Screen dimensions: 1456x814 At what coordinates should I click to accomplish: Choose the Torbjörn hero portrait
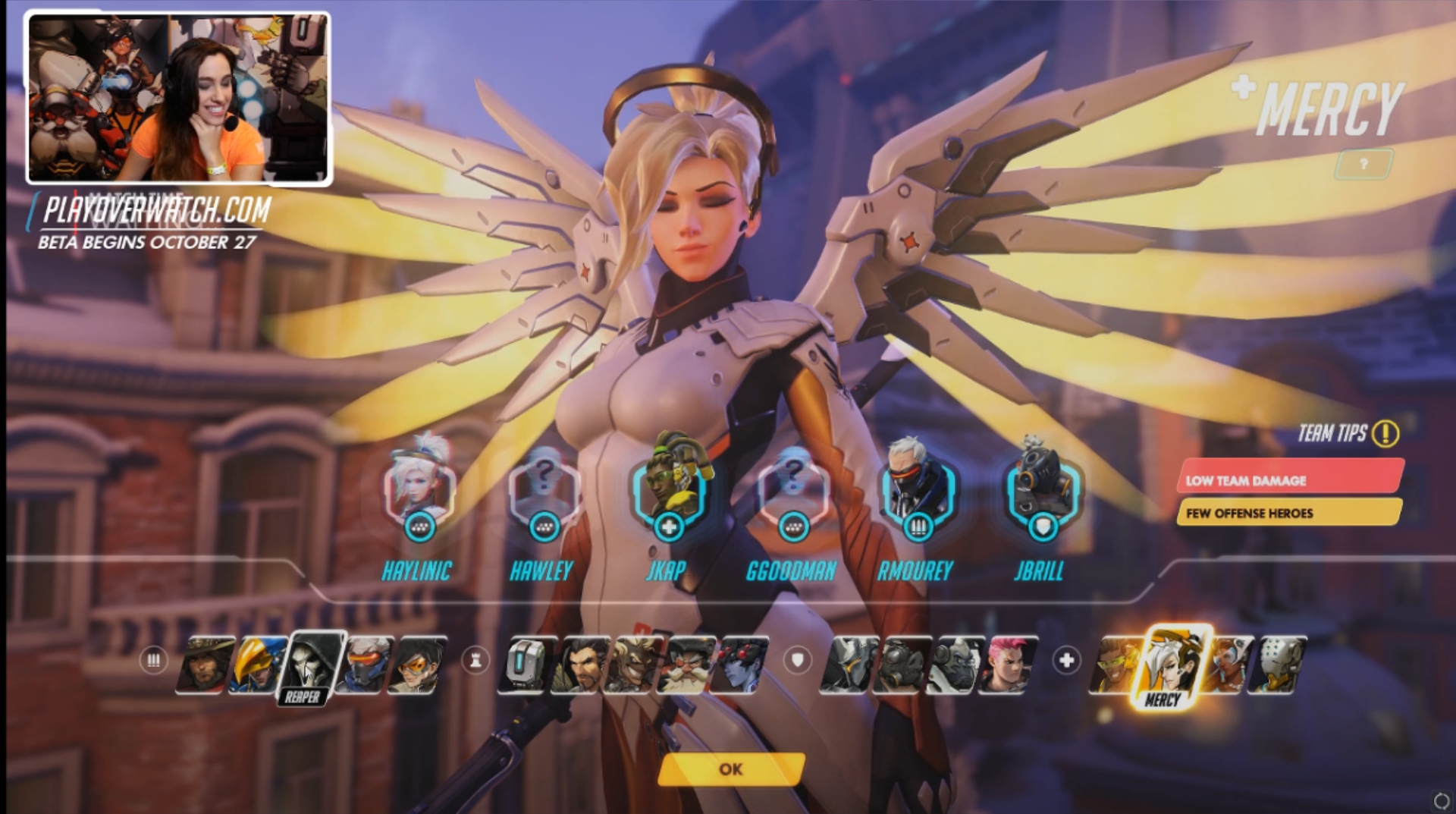(685, 665)
